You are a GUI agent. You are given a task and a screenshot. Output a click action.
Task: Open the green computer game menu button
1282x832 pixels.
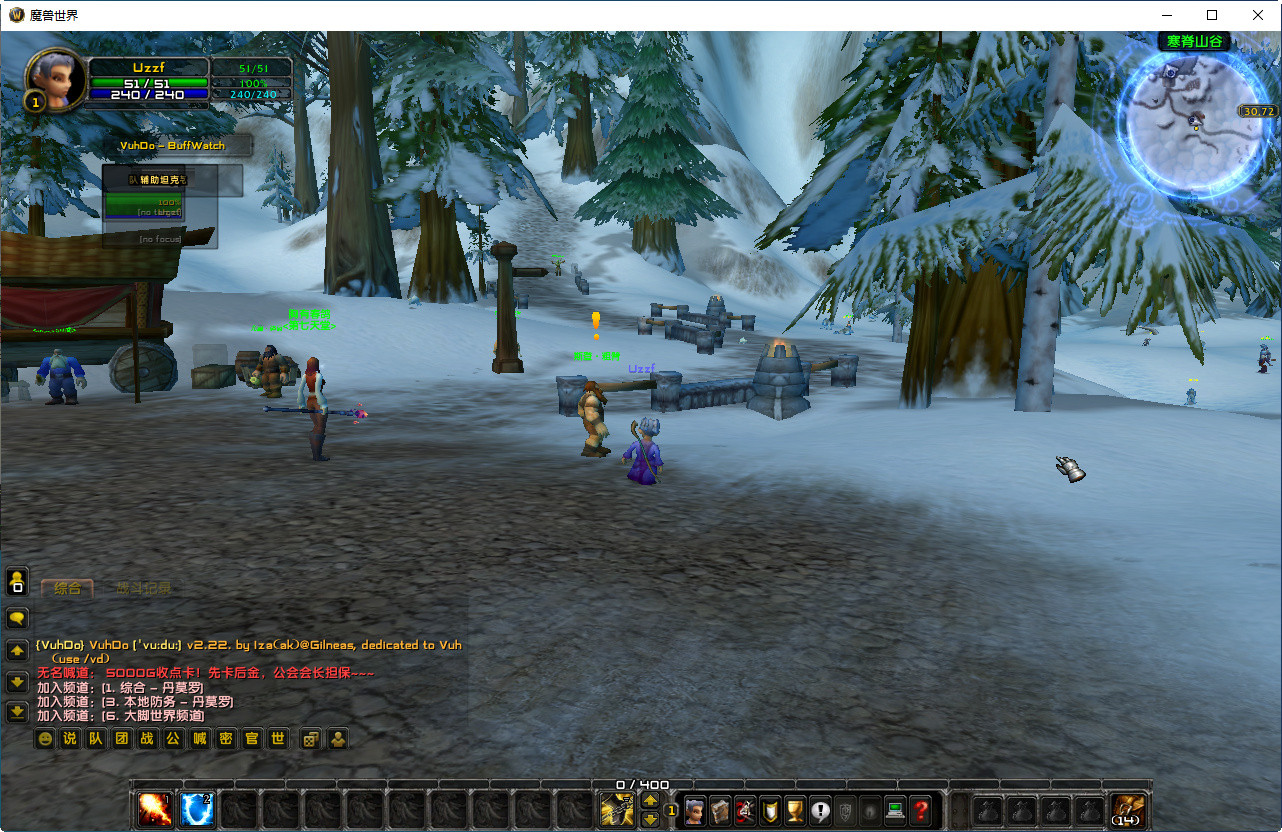click(x=895, y=810)
